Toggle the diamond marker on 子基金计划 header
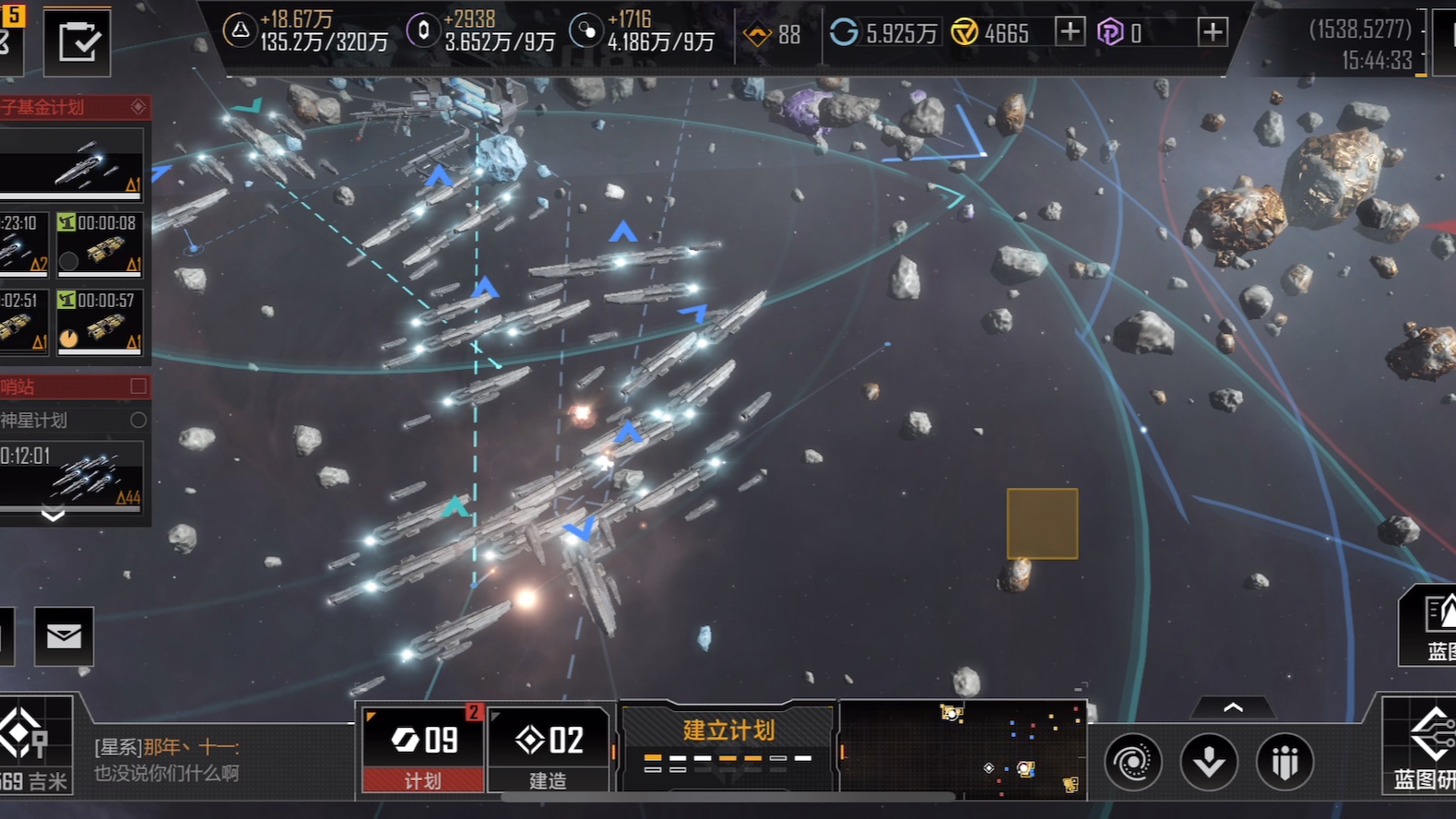Screen dimensions: 1456x819 (138, 107)
